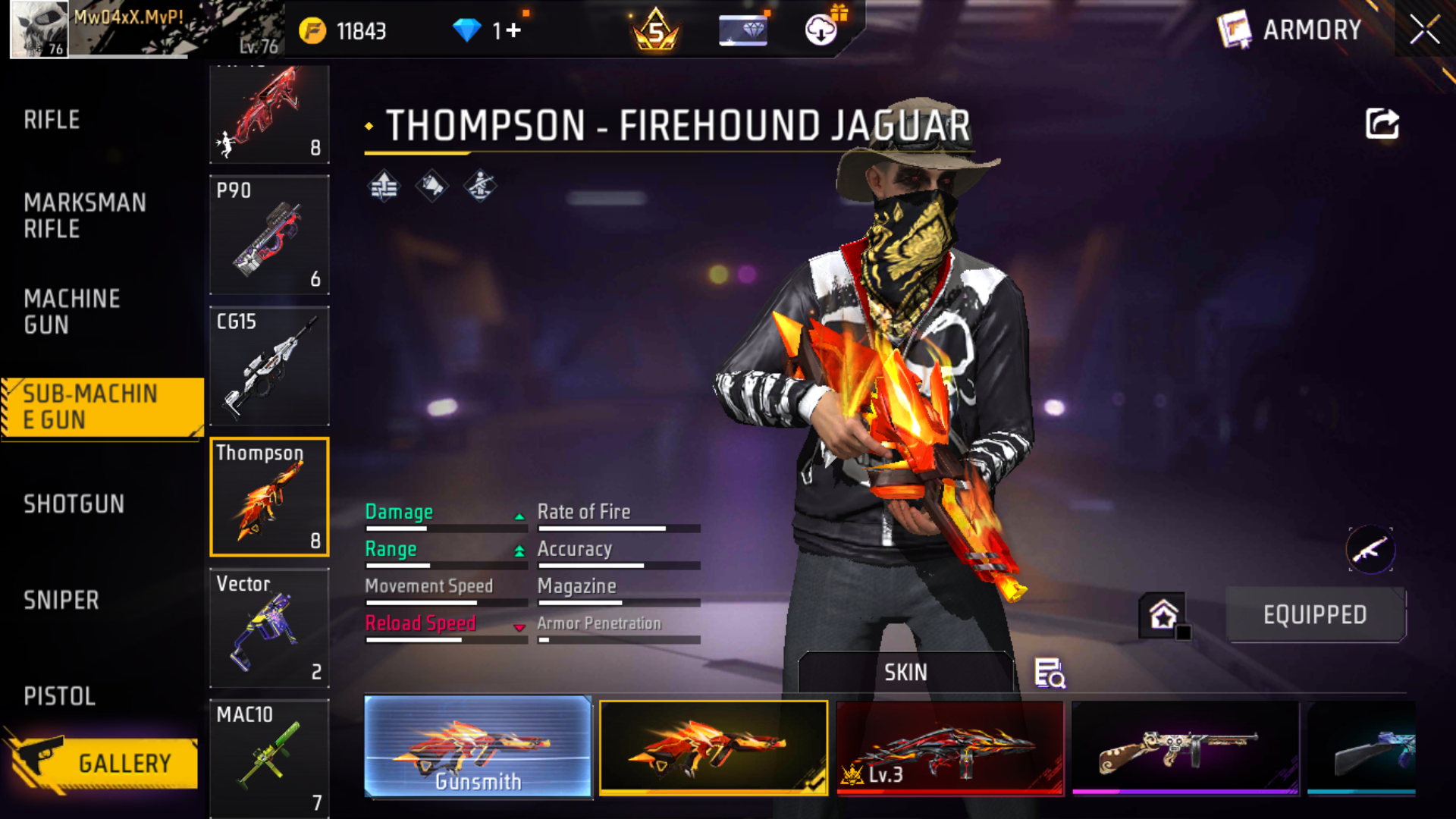Select the Lv.3 red Thompson skin
Screen dimensions: 1456x819
950,747
